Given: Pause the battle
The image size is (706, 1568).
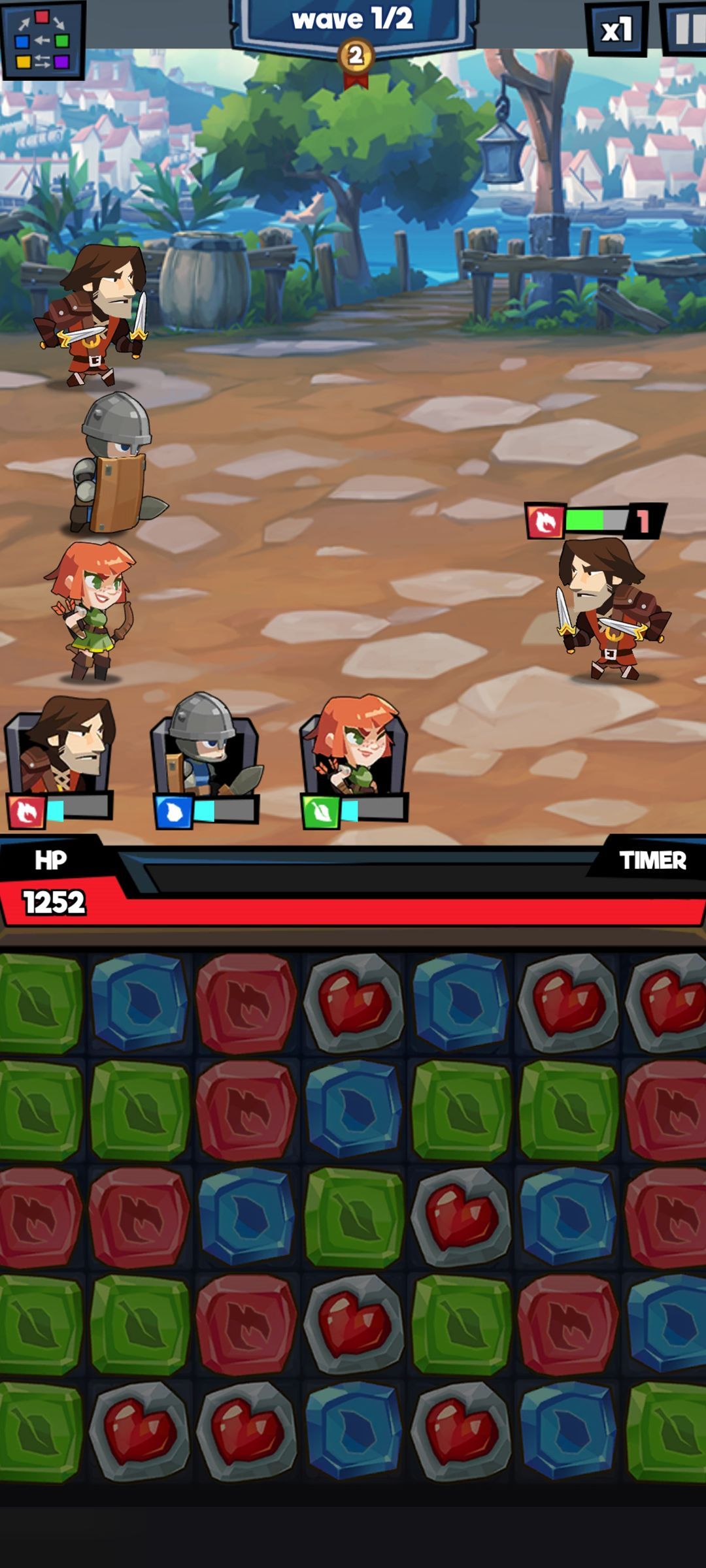Looking at the screenshot, I should (686, 29).
